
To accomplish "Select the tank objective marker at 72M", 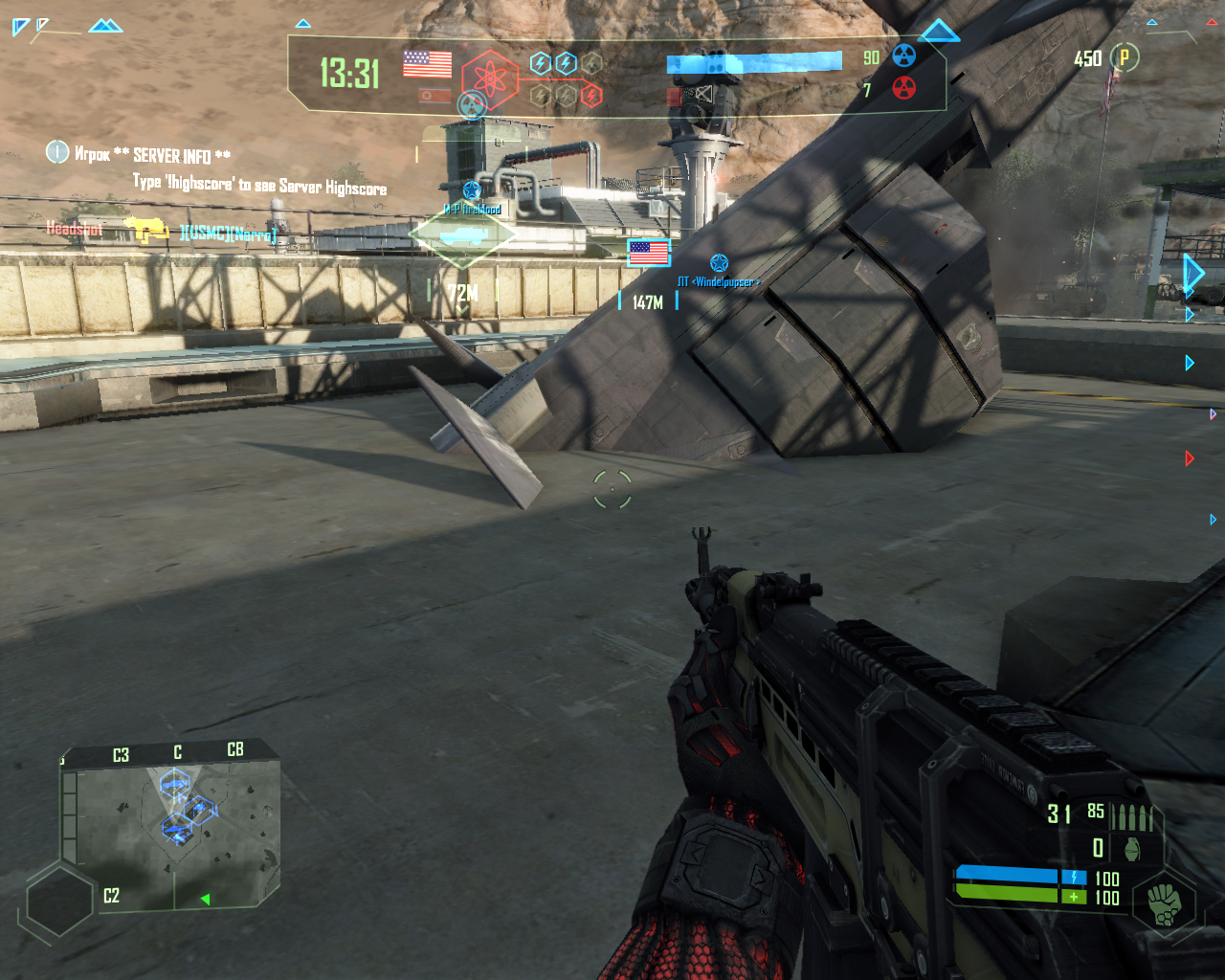I will click(462, 234).
